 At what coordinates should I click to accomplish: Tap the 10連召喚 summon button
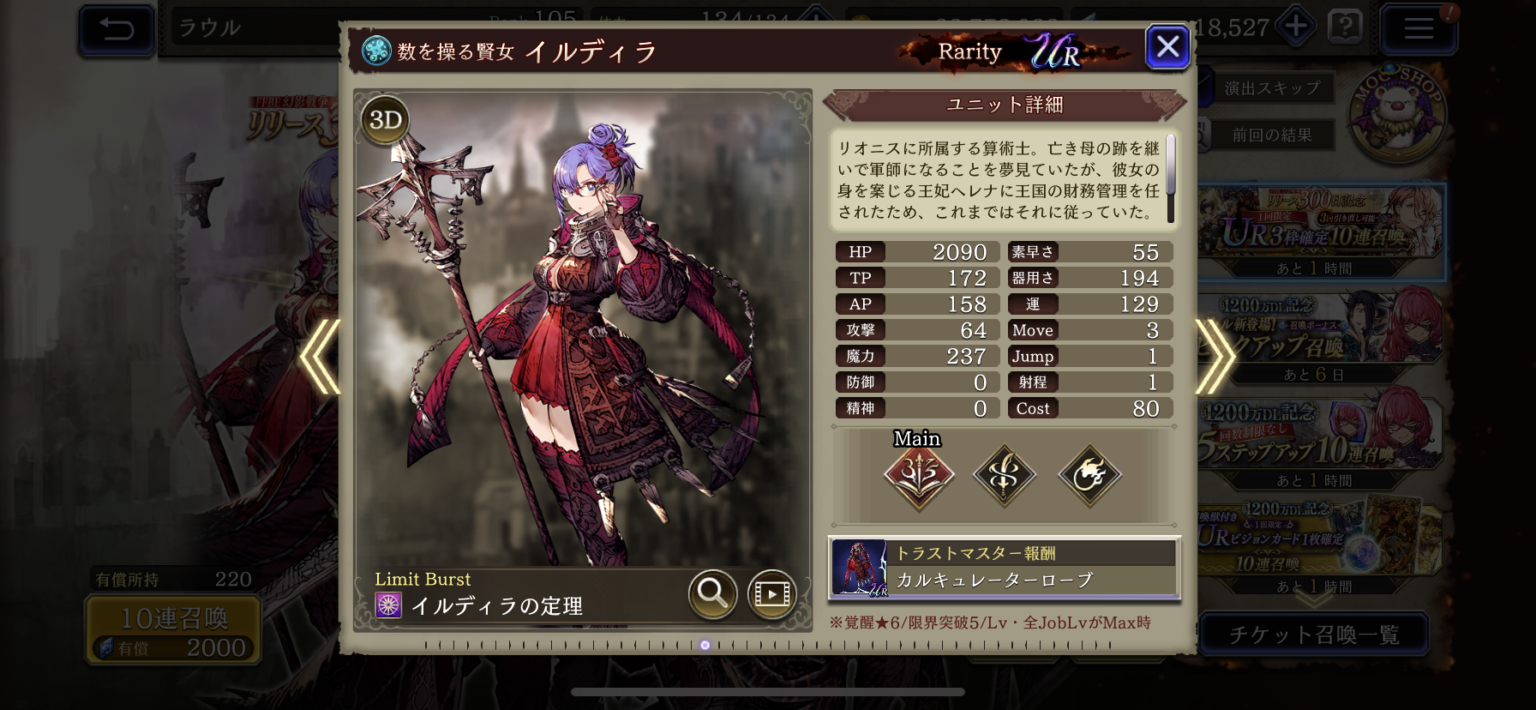click(173, 631)
